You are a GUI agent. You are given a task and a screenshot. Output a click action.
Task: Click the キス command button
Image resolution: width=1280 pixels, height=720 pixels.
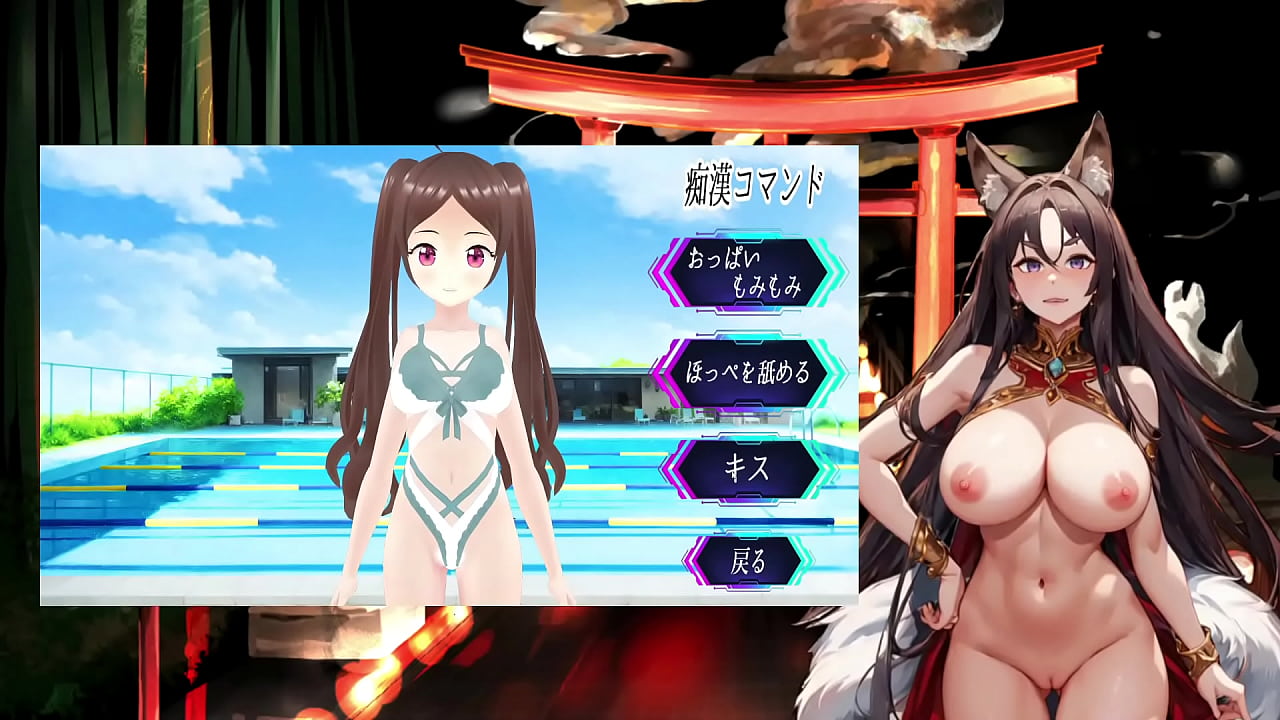(748, 469)
